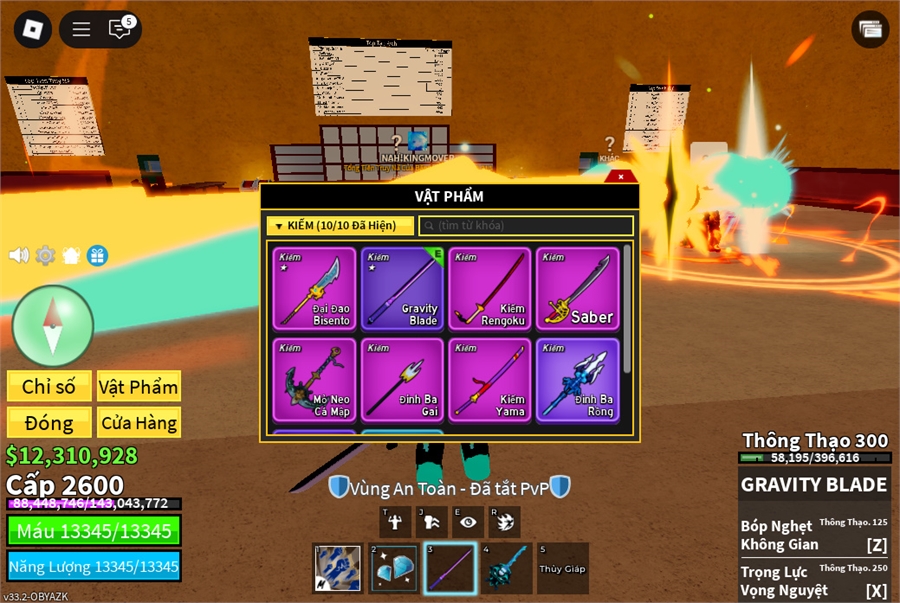
Task: Select the Kiếm Rengoku sword
Action: click(490, 288)
